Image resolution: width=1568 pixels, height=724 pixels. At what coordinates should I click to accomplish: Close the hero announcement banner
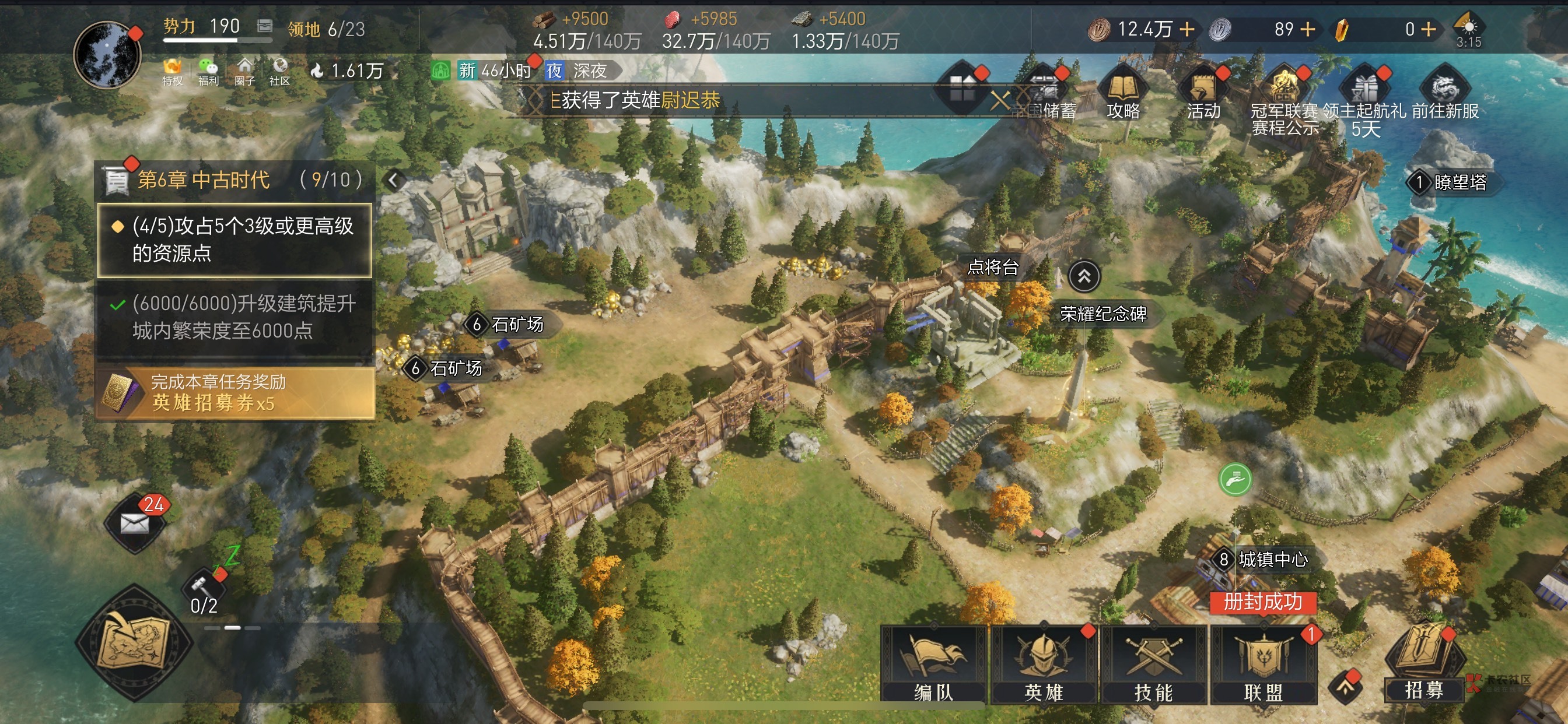(x=999, y=100)
